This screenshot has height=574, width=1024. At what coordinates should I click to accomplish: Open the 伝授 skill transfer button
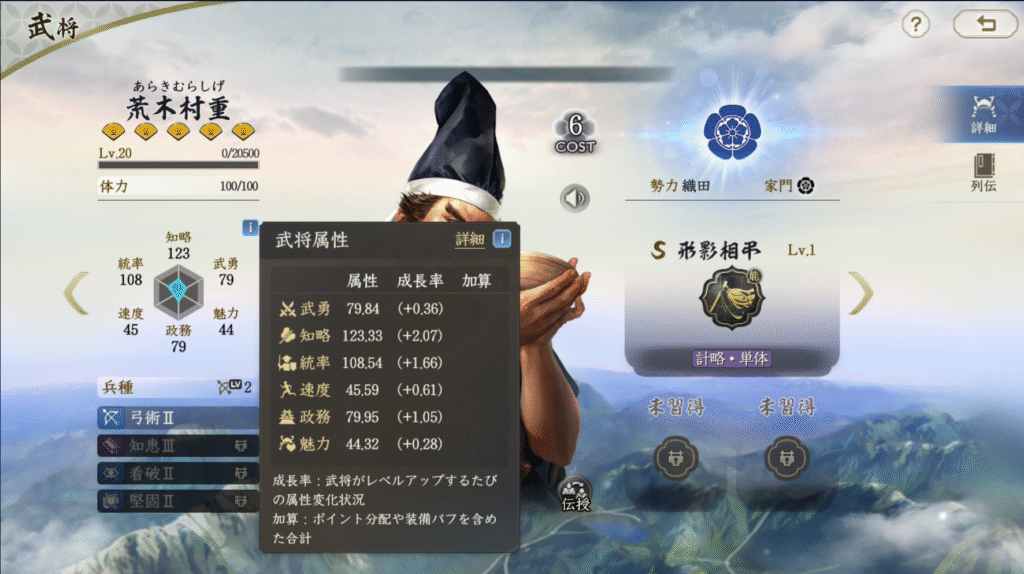click(575, 493)
